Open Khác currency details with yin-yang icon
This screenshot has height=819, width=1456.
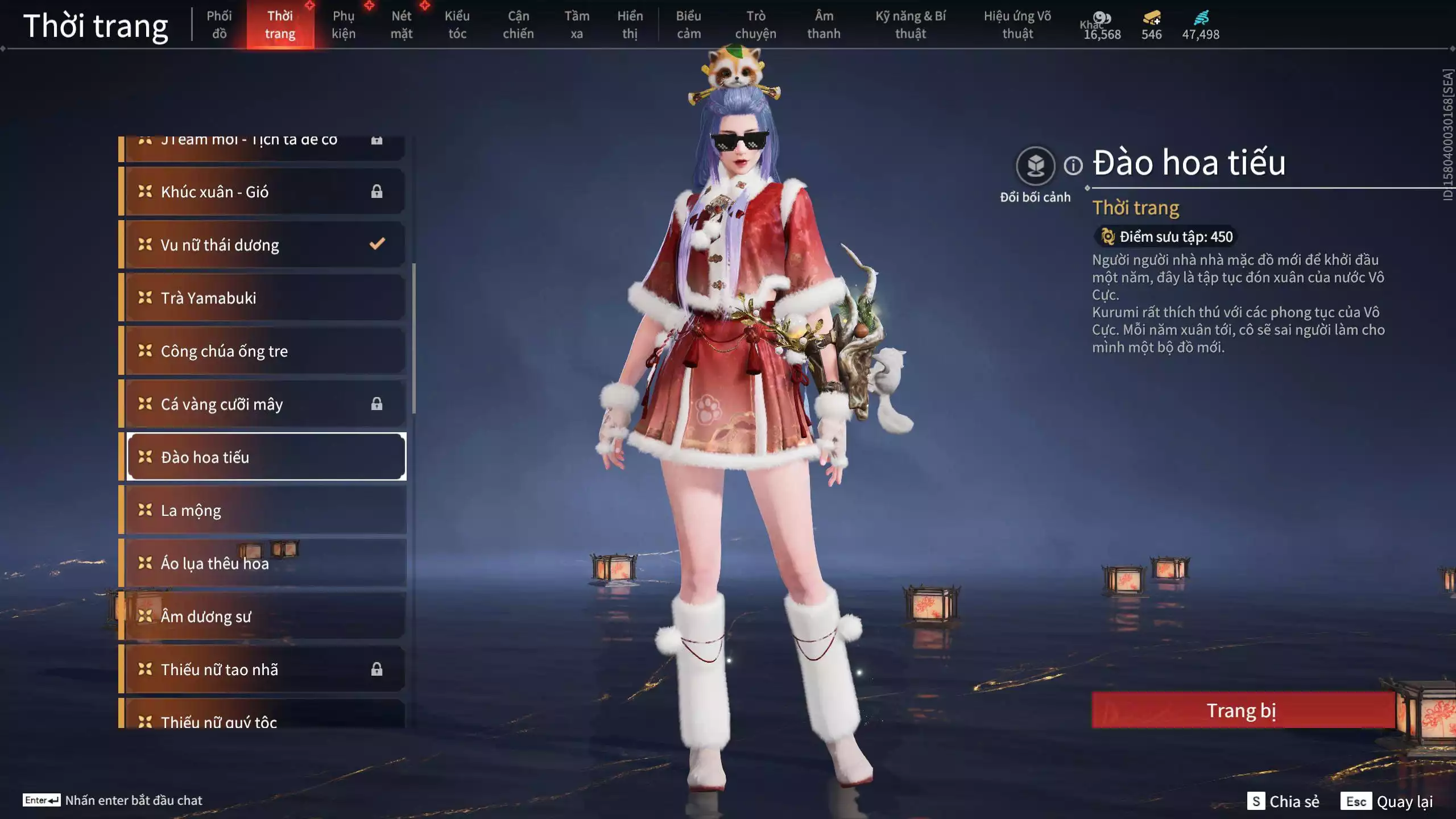(x=1102, y=17)
